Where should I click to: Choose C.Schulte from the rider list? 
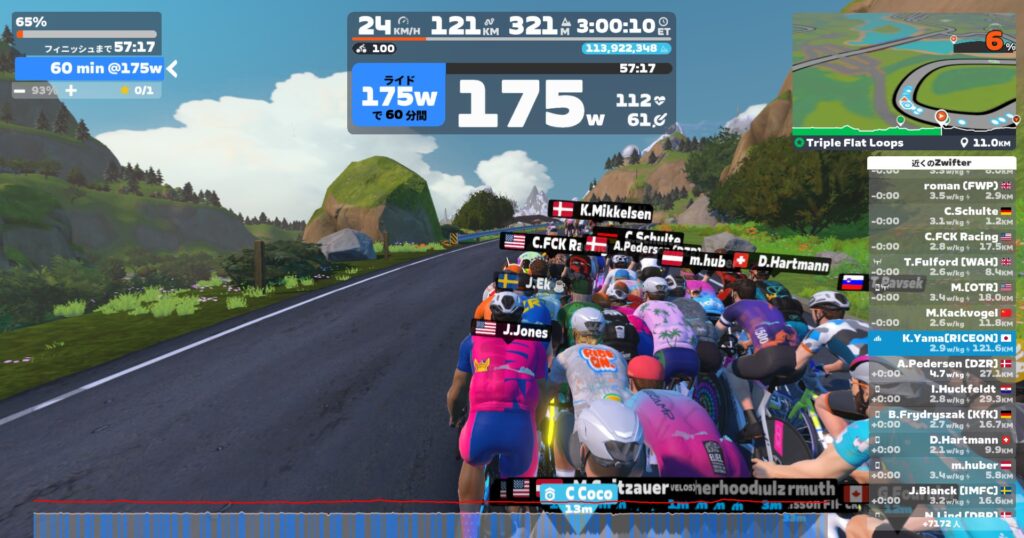coord(941,215)
